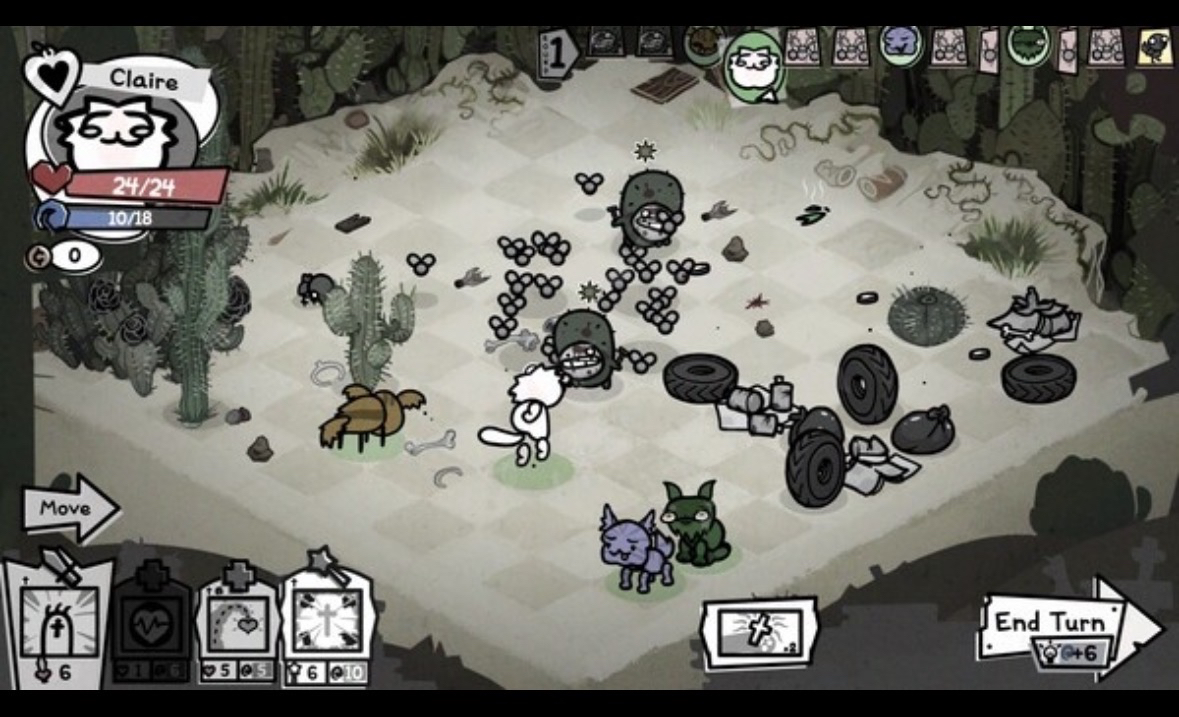Click the glowing cross passive item card
1179x717 pixels.
759,633
